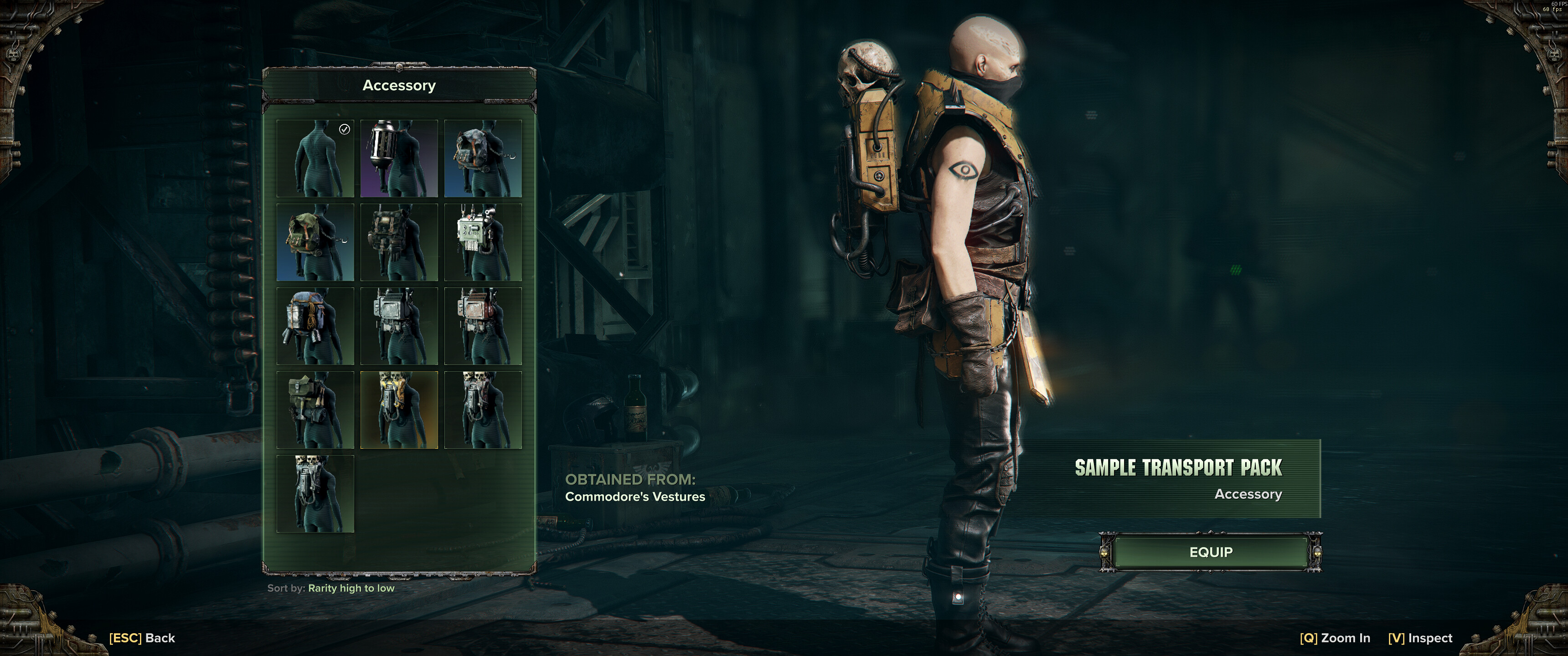Select the dark camouflage backpack
1568x656 pixels.
pos(399,242)
